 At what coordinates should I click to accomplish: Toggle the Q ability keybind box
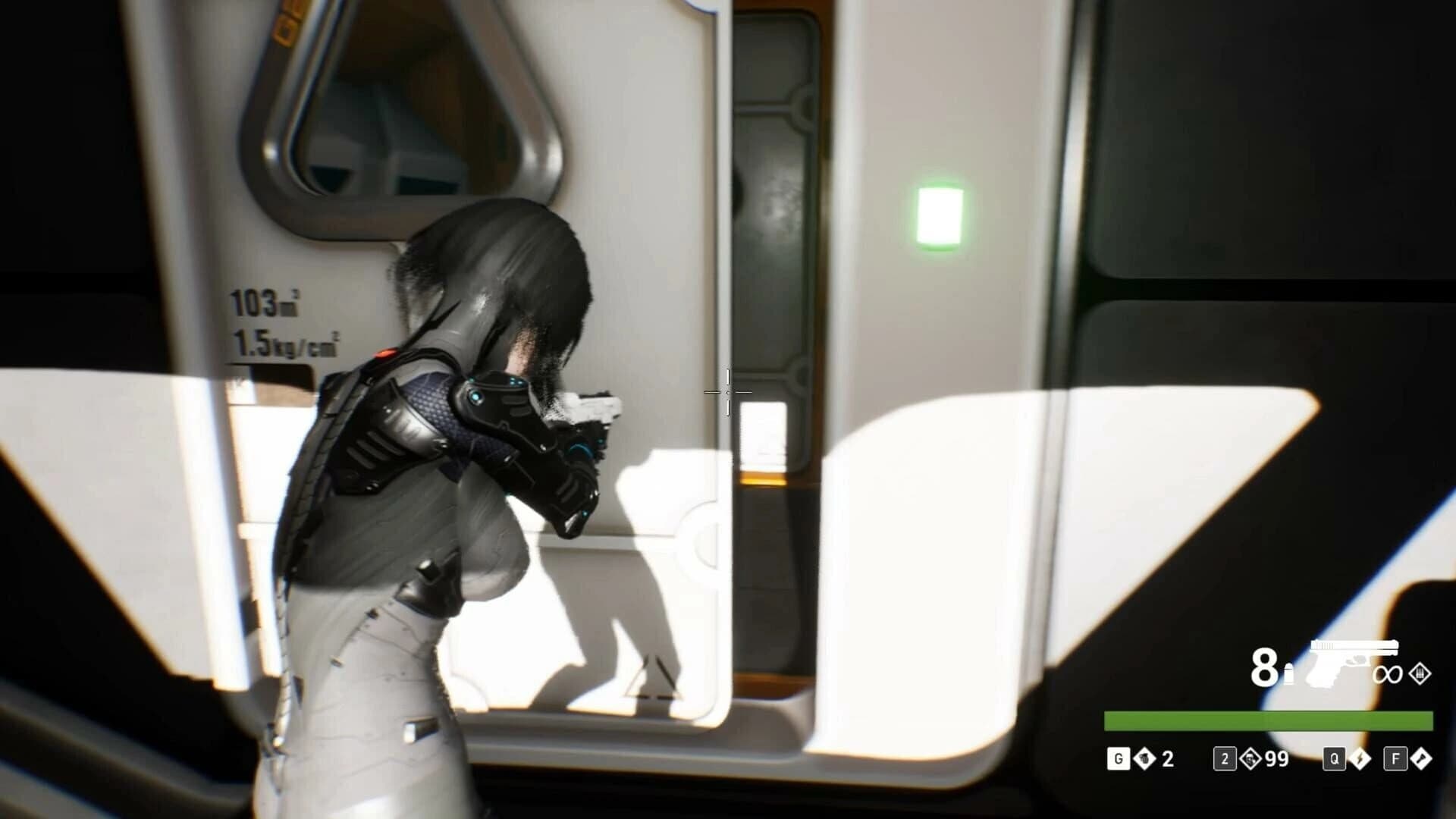(1334, 758)
